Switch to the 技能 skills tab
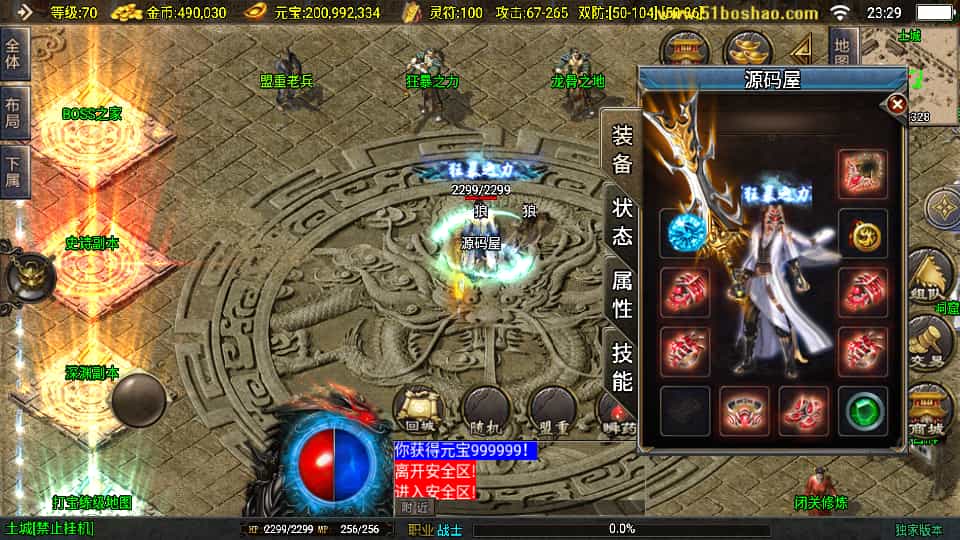Screen dimensions: 960x540 [622, 366]
